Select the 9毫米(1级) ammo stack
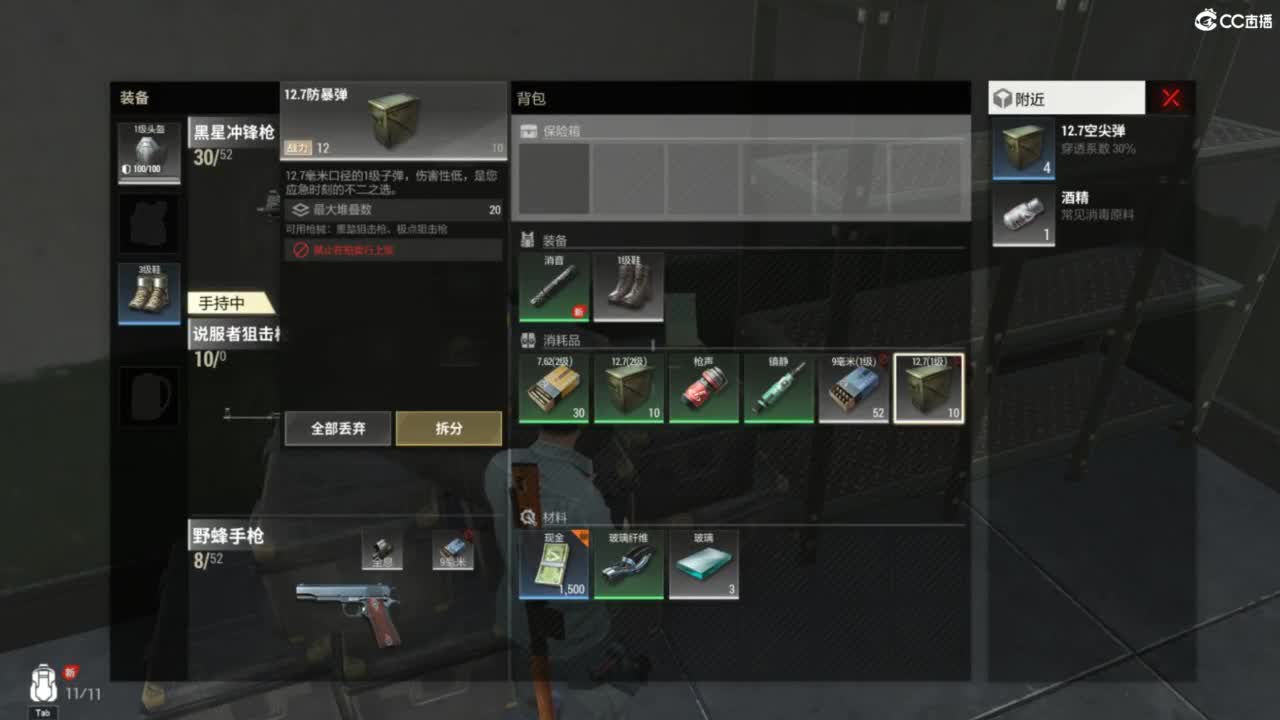The width and height of the screenshot is (1280, 720). [x=853, y=388]
